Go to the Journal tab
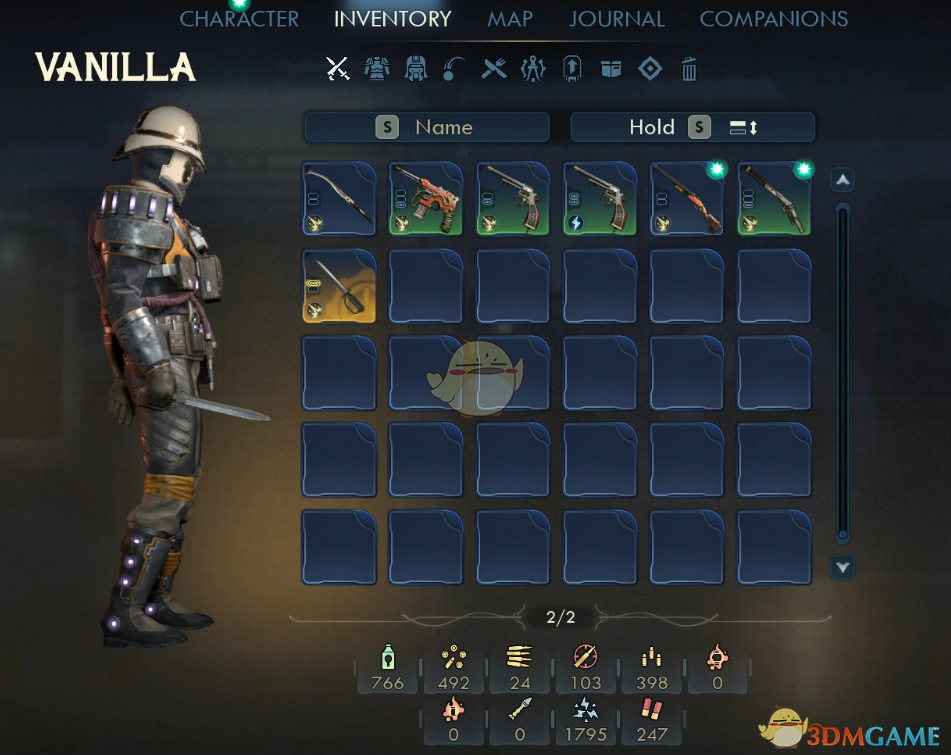This screenshot has height=755, width=951. [x=616, y=19]
